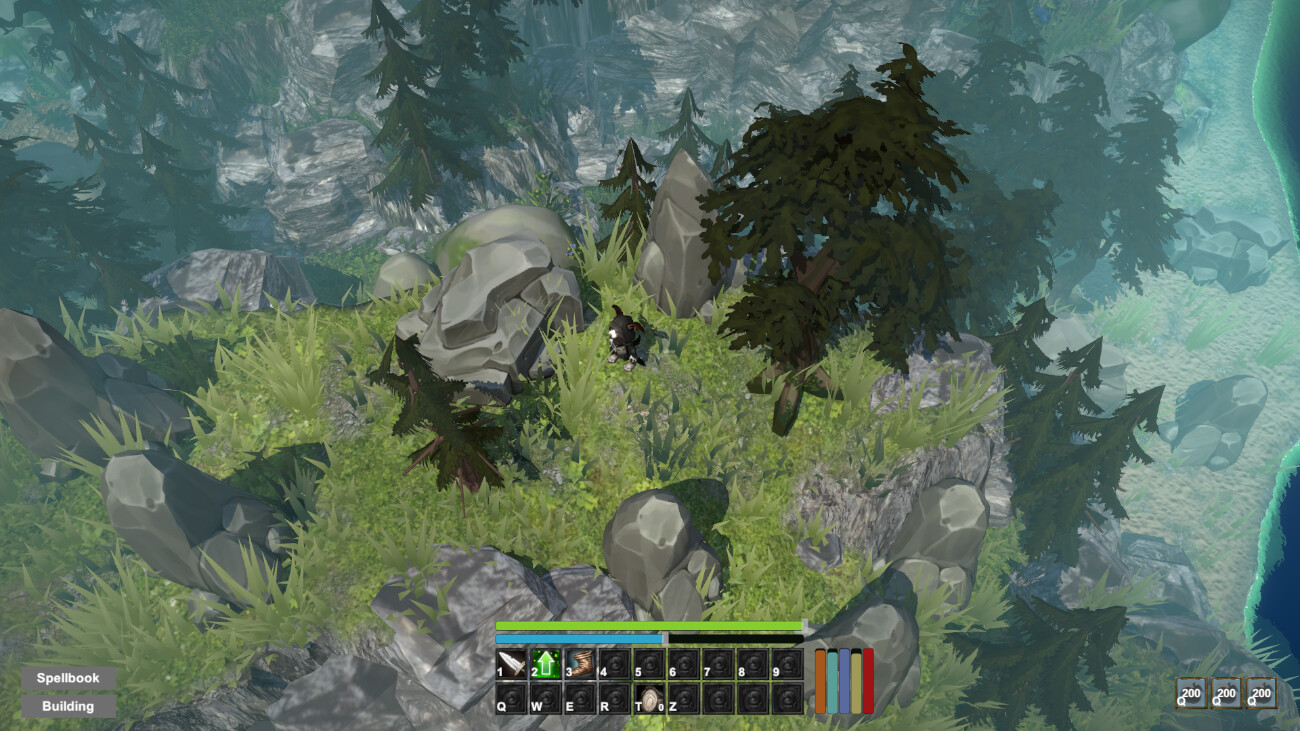
Task: Use the first apple stack of 200
Action: [1190, 692]
